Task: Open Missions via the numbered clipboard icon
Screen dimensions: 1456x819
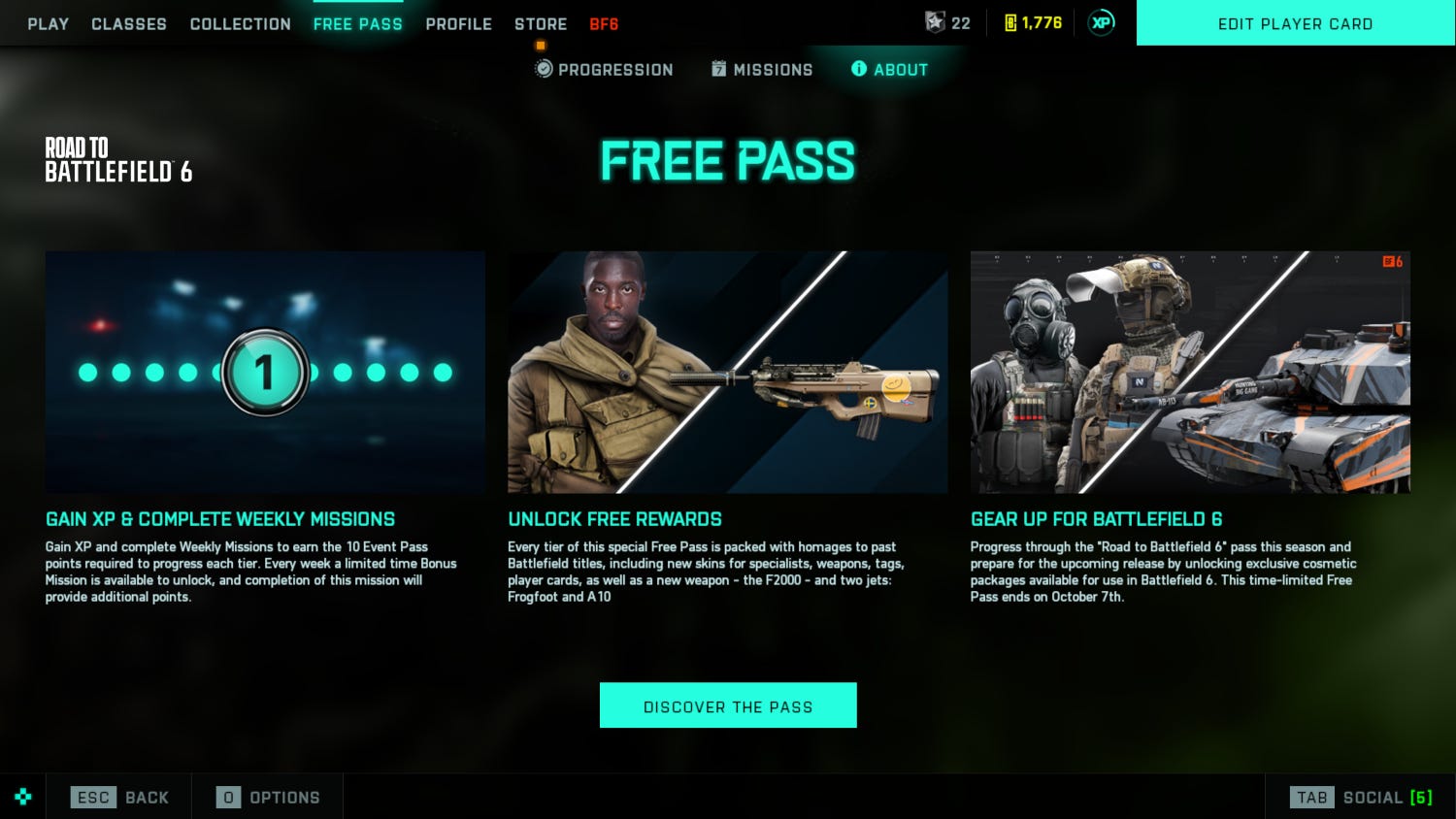Action: click(718, 69)
